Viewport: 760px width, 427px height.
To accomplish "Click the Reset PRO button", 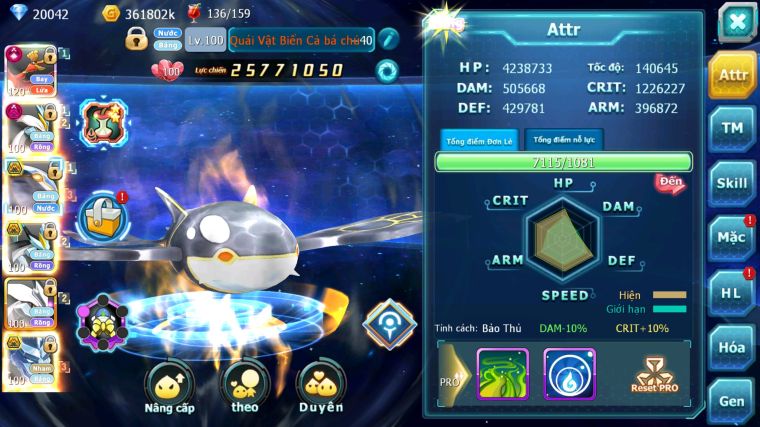I will pos(655,374).
